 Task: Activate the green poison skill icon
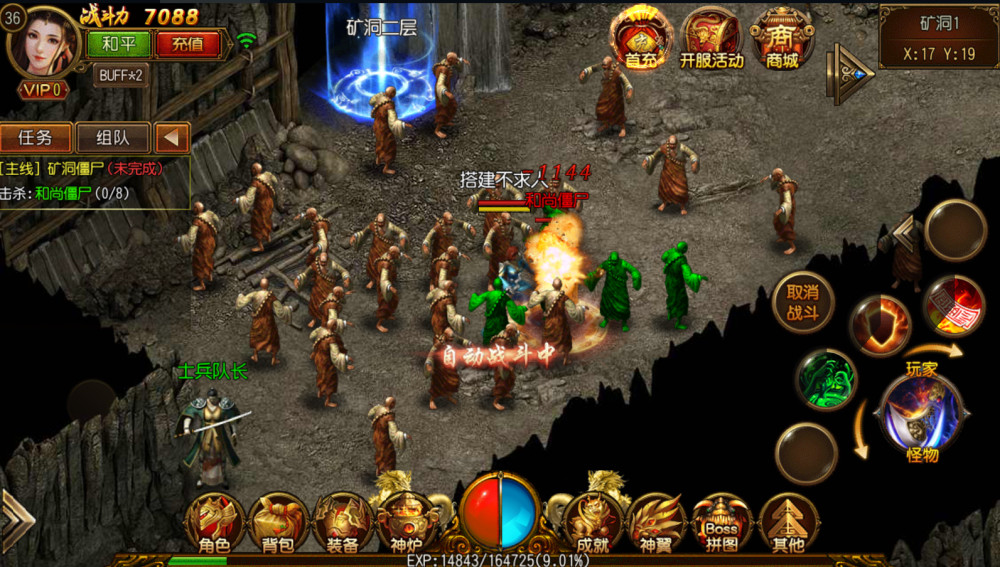point(826,380)
